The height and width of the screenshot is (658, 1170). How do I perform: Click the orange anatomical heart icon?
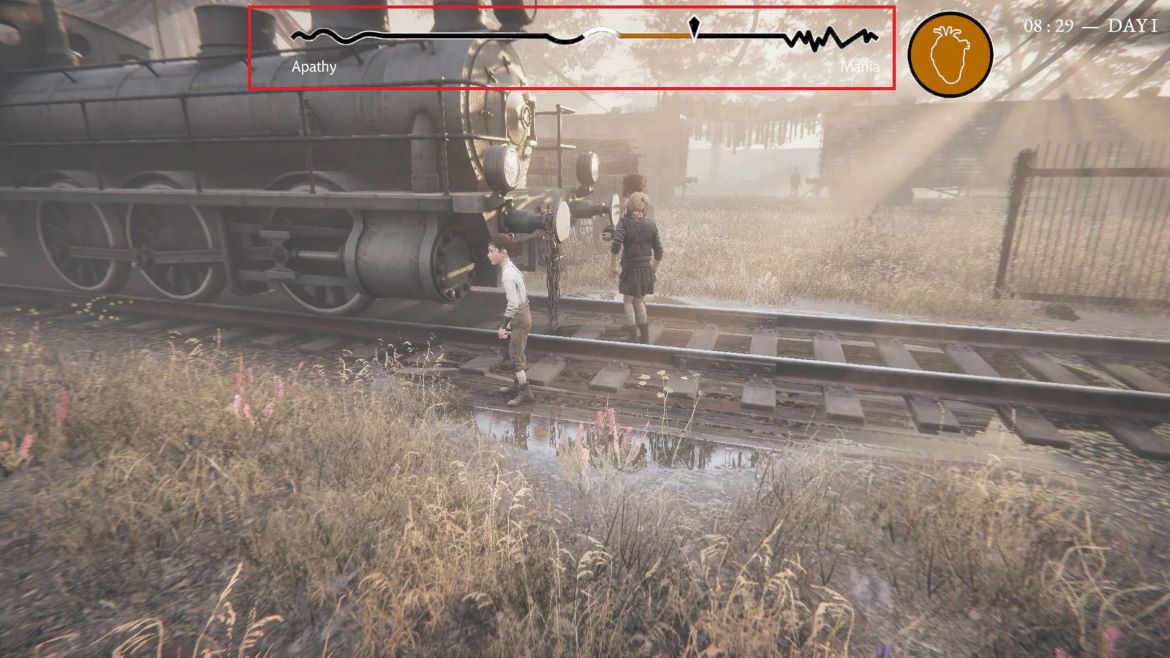[950, 54]
